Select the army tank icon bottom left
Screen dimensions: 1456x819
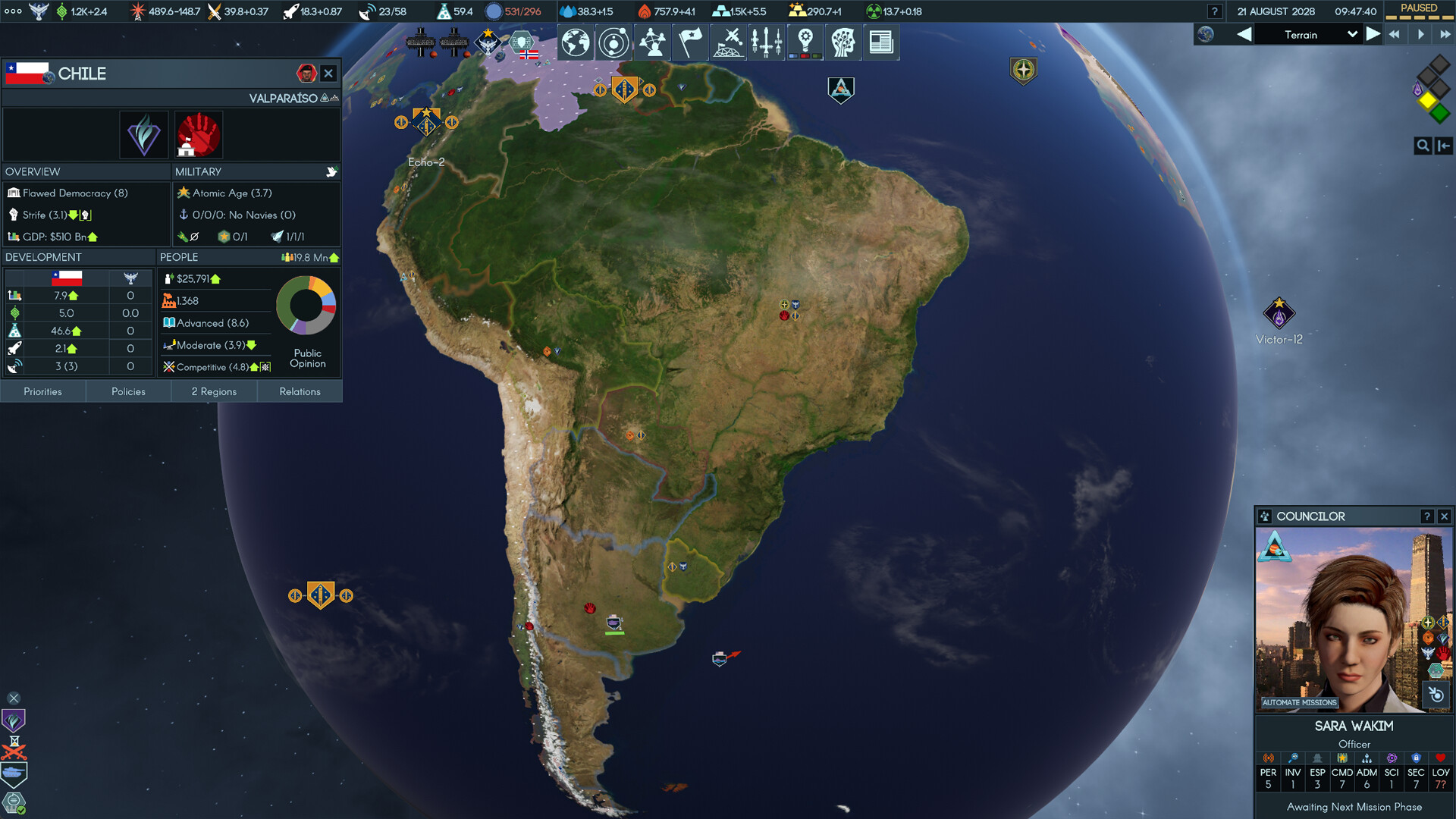click(x=13, y=771)
